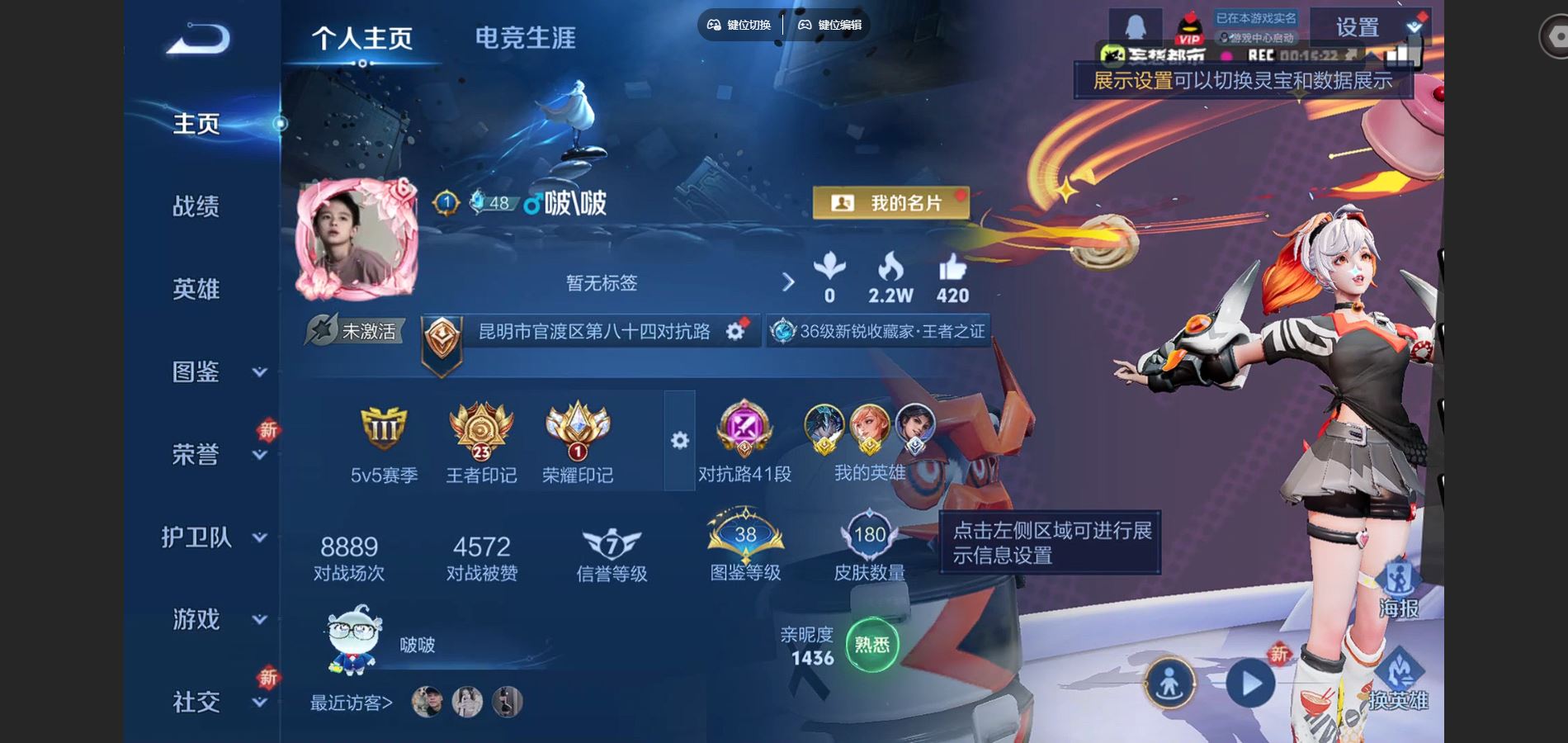Click the 我的名片 button
This screenshot has height=743, width=1568.
(894, 202)
